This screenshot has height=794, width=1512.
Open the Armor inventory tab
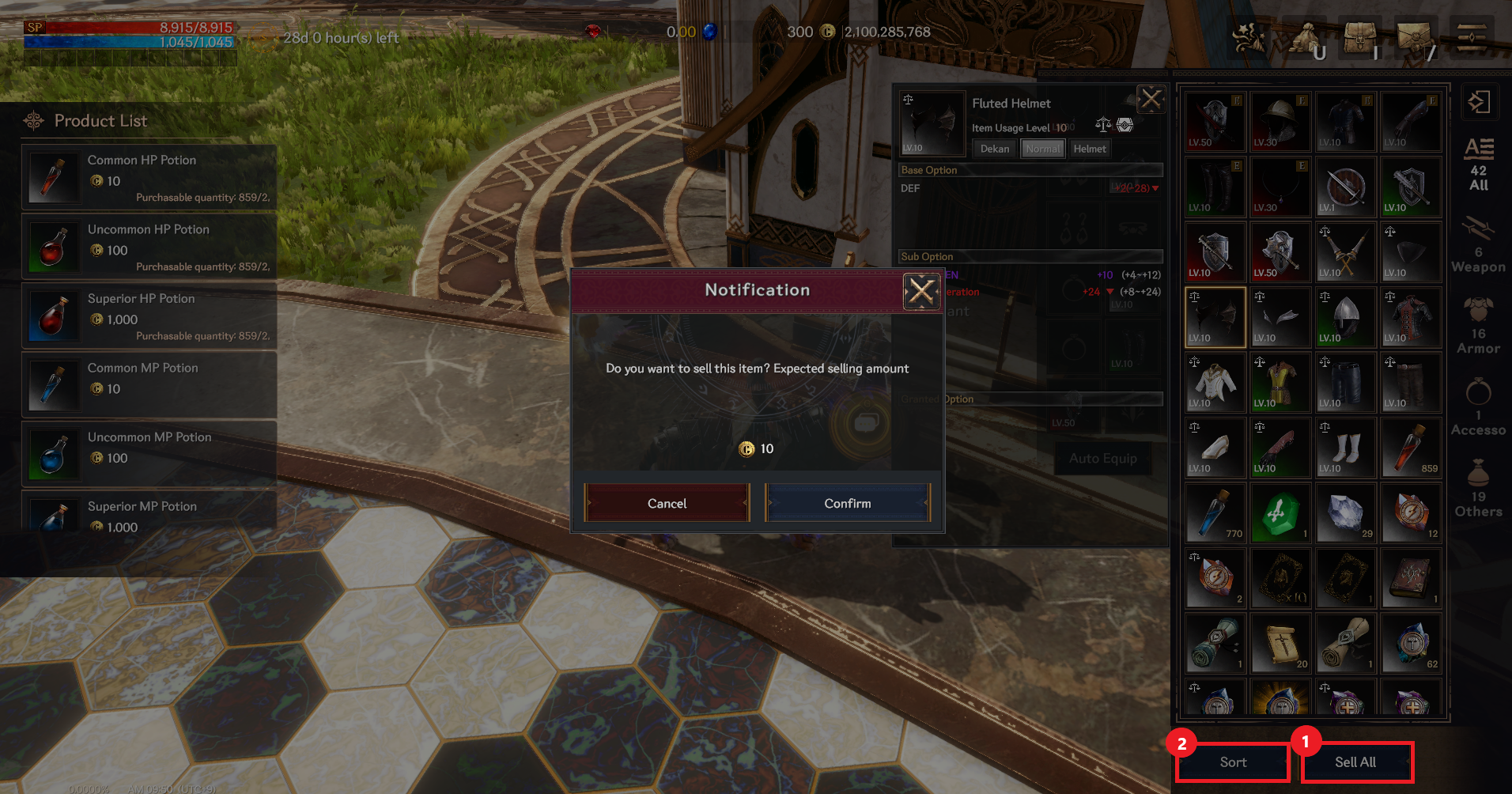click(x=1478, y=326)
